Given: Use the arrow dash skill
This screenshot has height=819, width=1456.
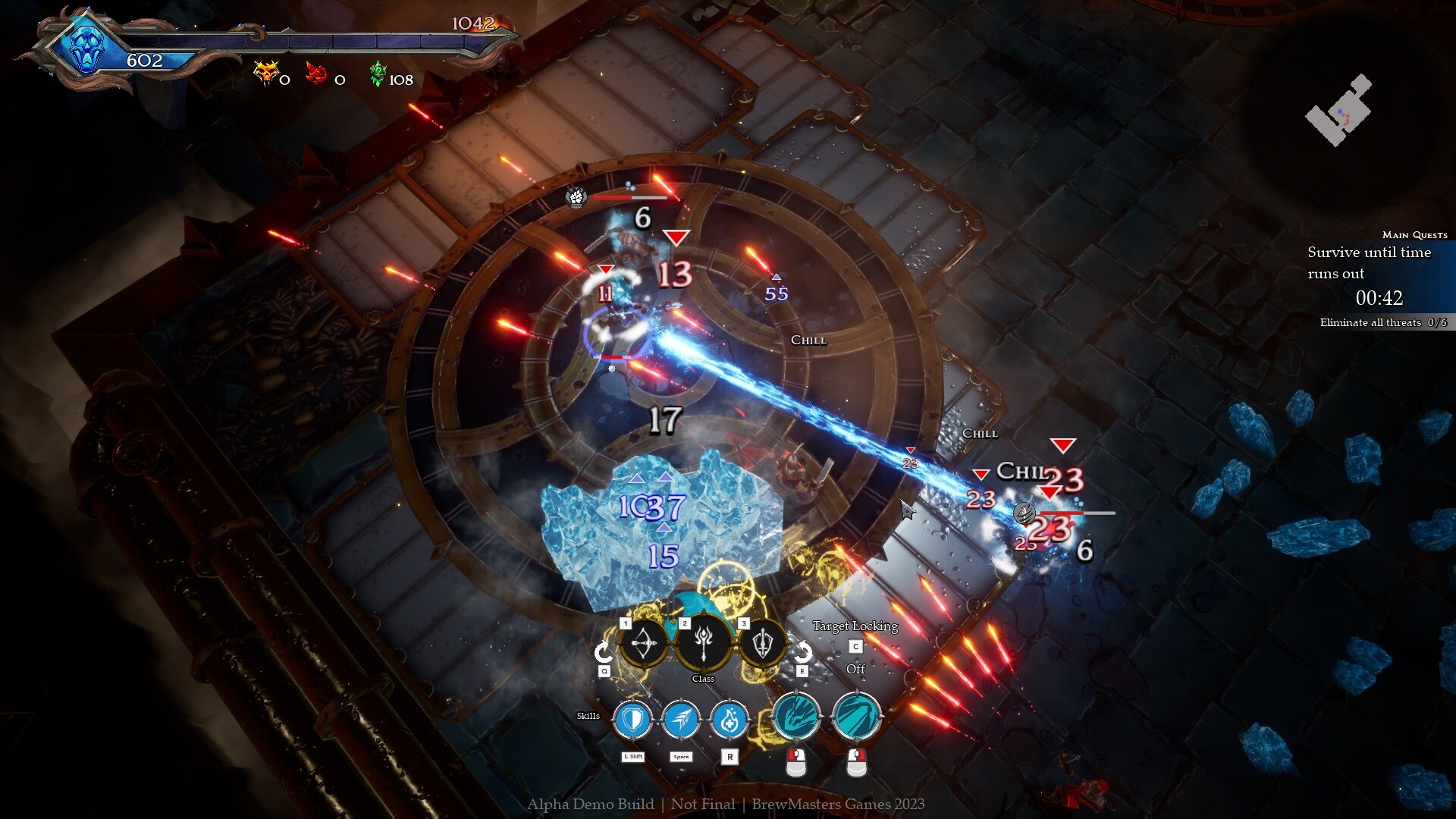Looking at the screenshot, I should tap(681, 719).
